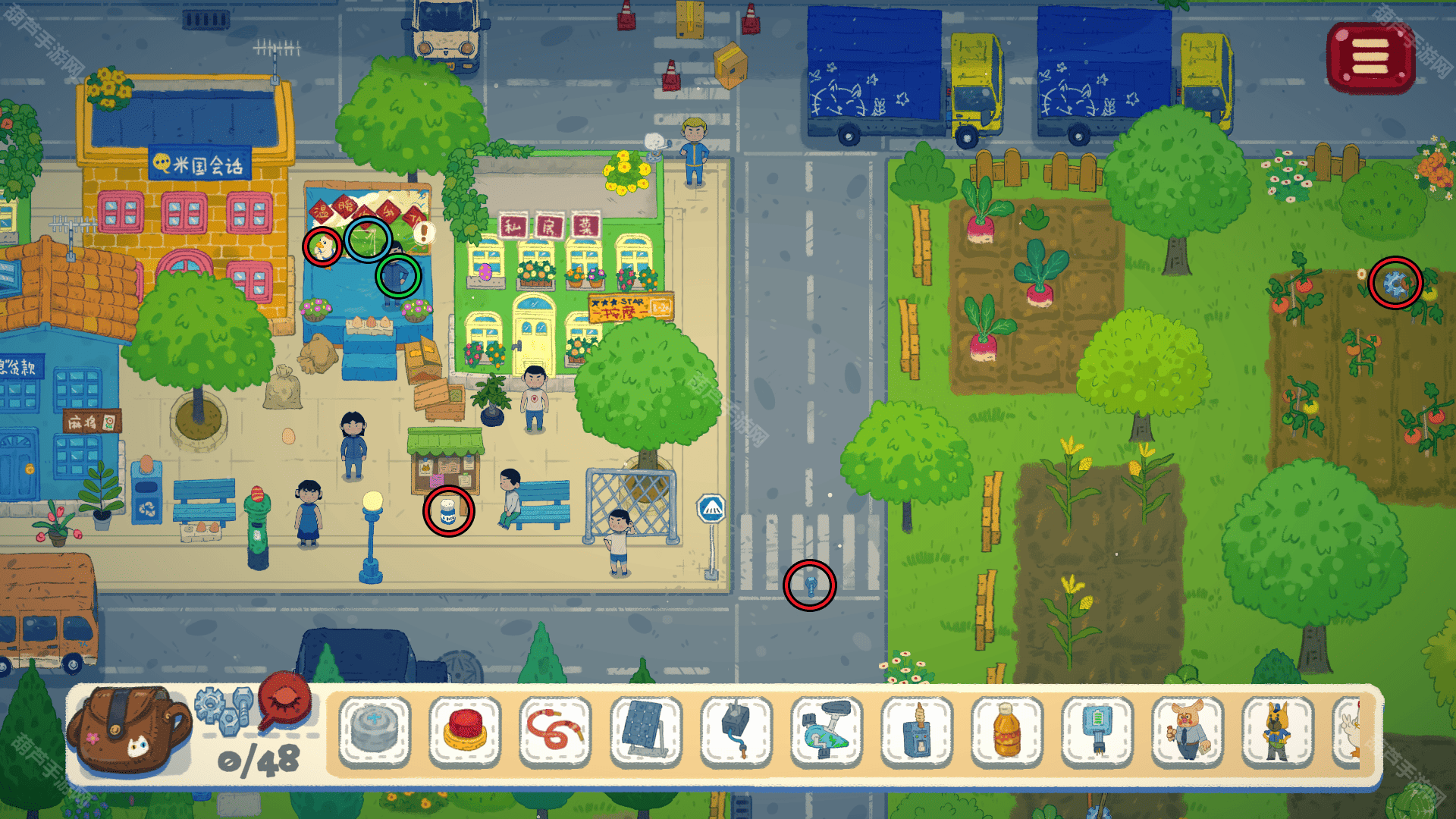This screenshot has width=1456, height=819.
Task: Toggle the red closed-eye speech bubble
Action: [x=285, y=701]
